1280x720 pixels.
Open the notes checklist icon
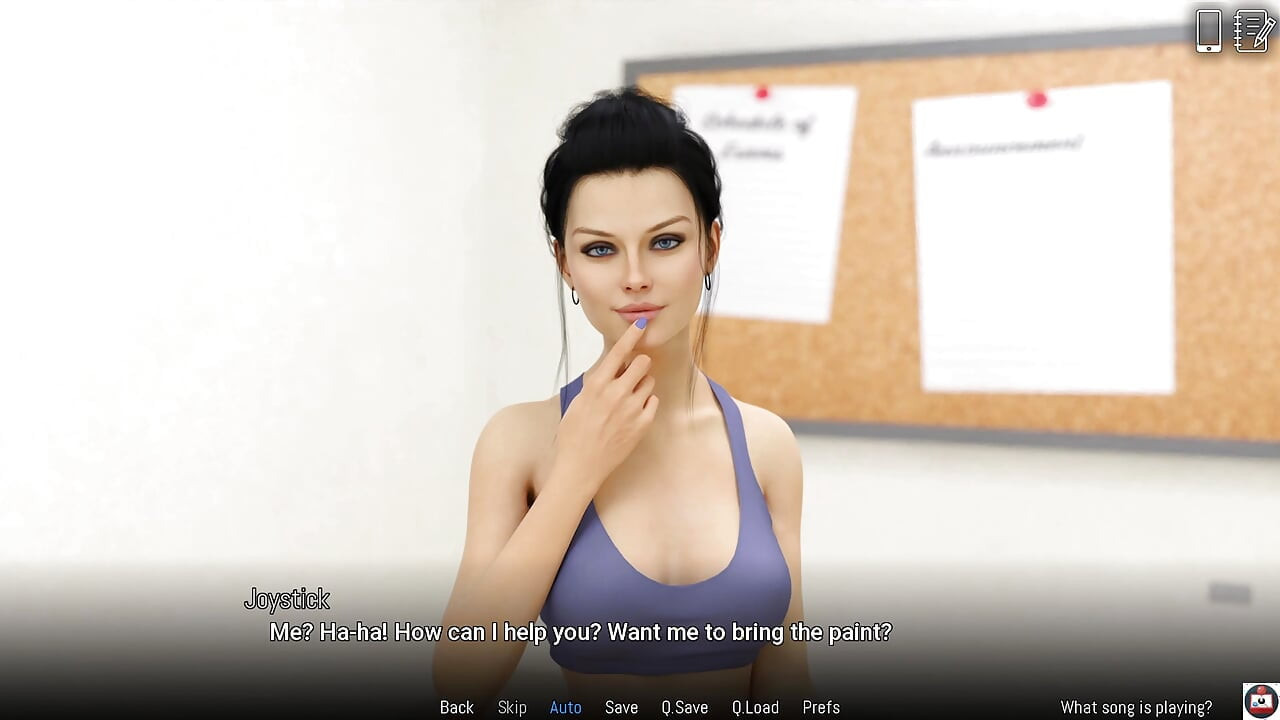[x=1254, y=31]
